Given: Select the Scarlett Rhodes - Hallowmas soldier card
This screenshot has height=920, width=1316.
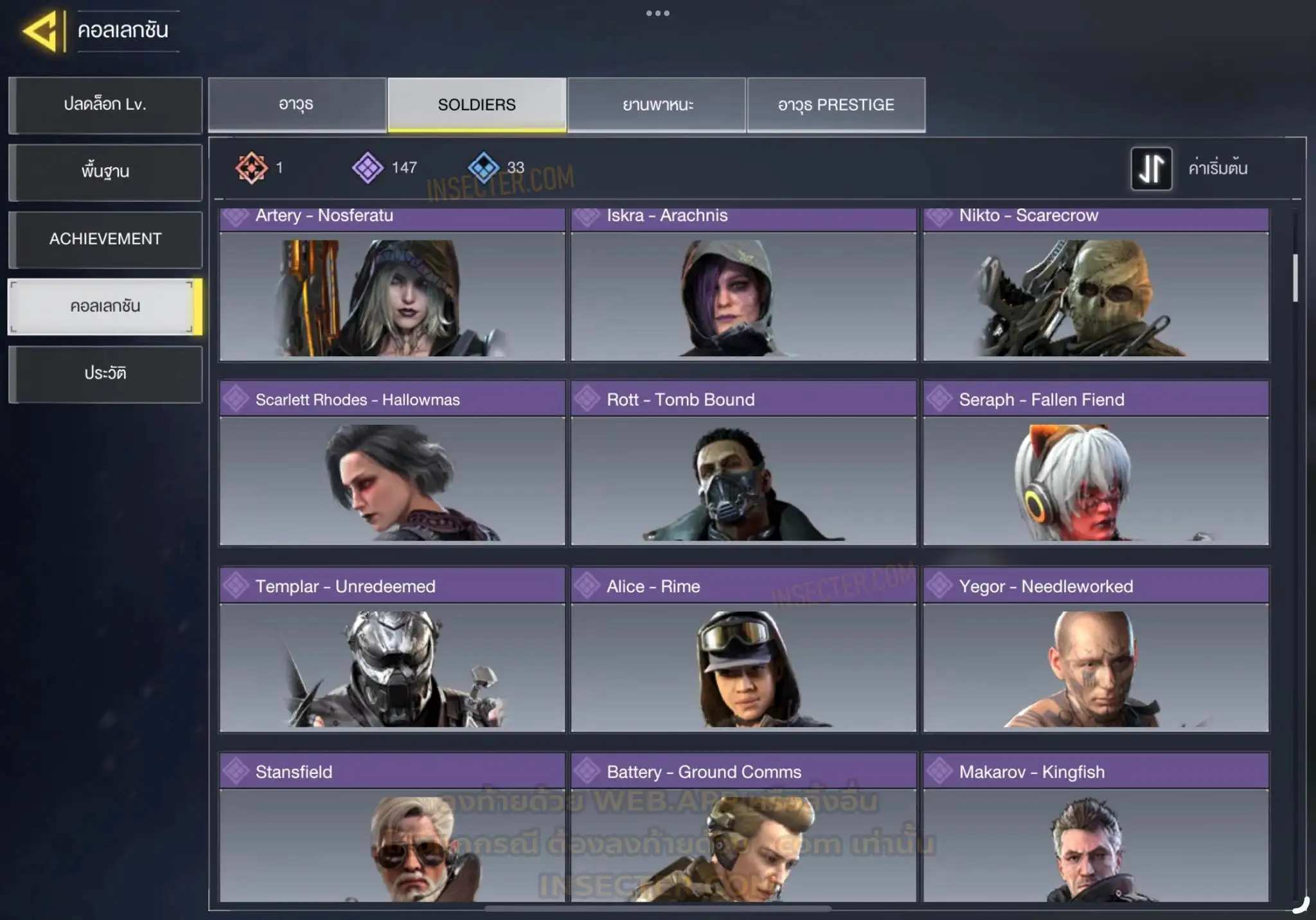Looking at the screenshot, I should tap(392, 464).
